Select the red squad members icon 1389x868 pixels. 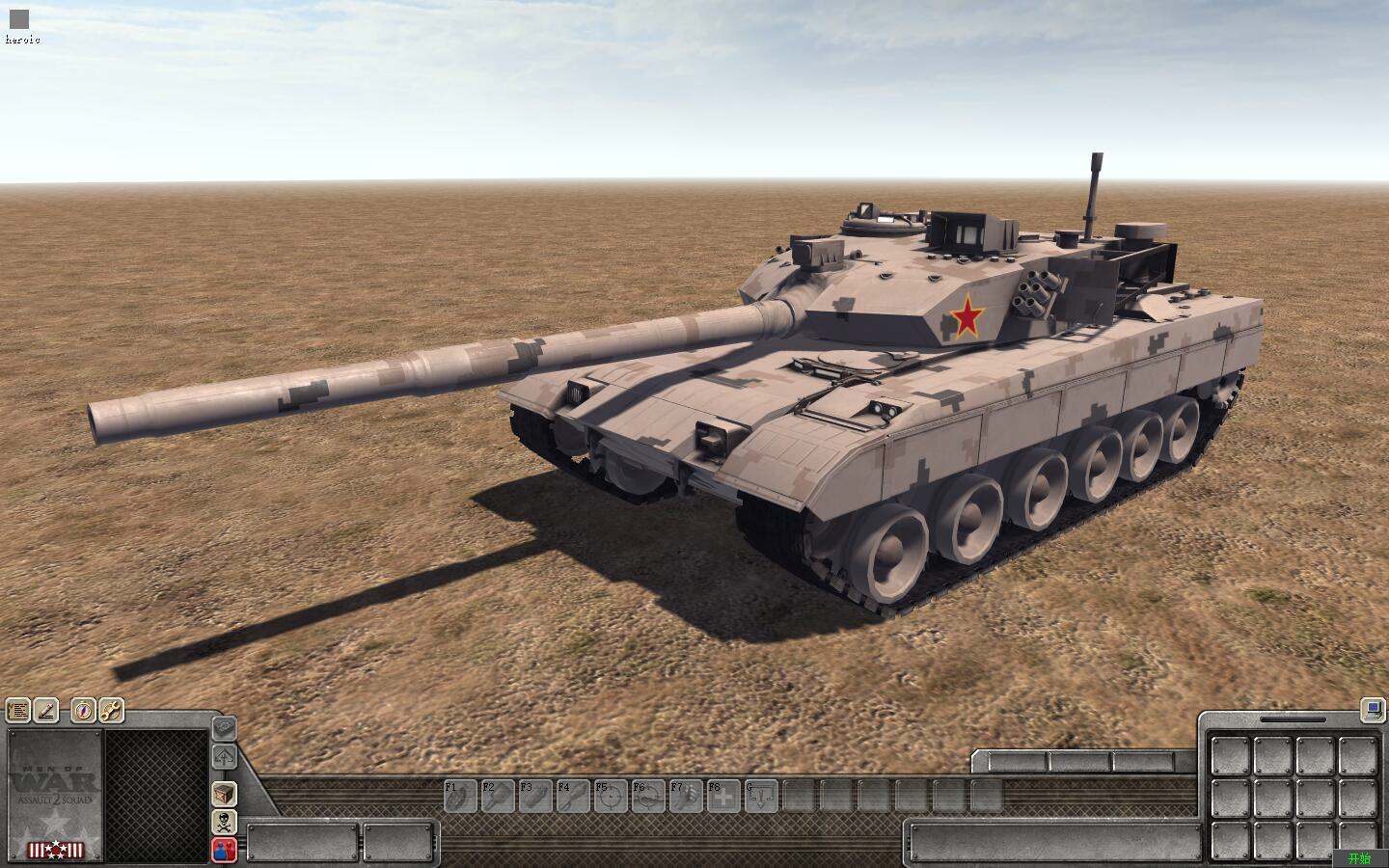pyautogui.click(x=222, y=850)
